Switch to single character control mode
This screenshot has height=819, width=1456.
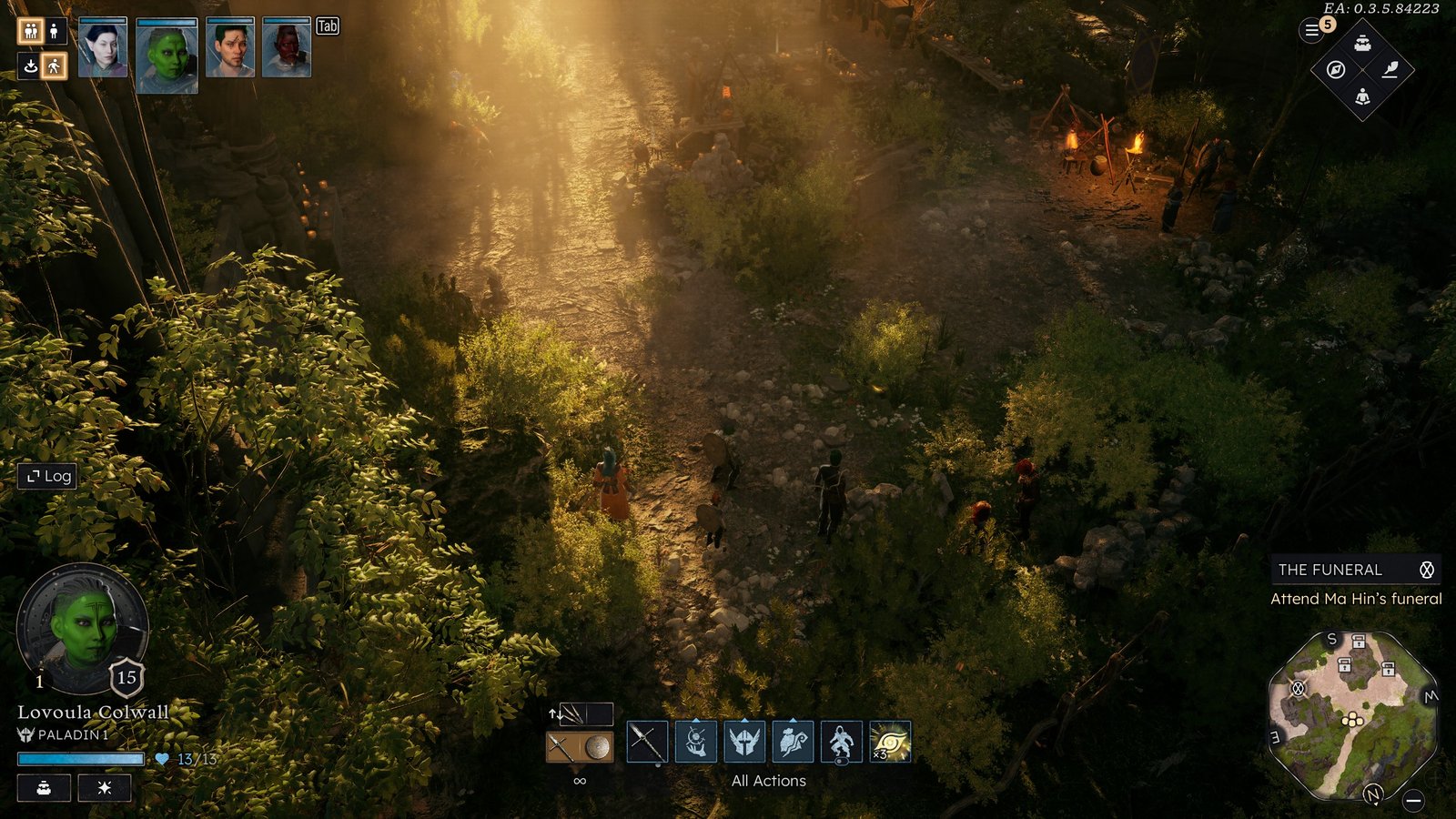[x=55, y=31]
